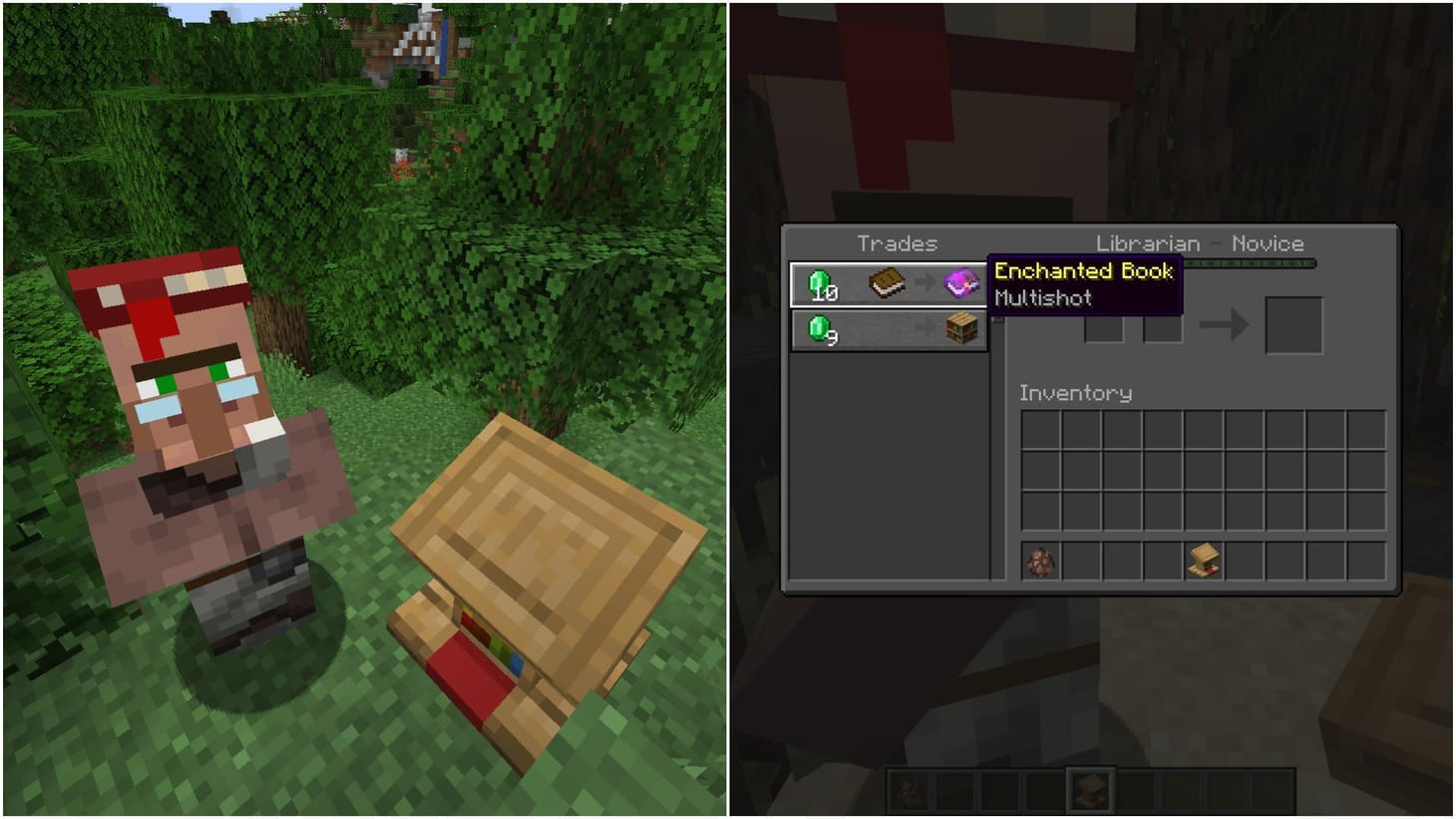Click the Librarian - Novice title
Screen dimensions: 1456x819
coord(1201,242)
